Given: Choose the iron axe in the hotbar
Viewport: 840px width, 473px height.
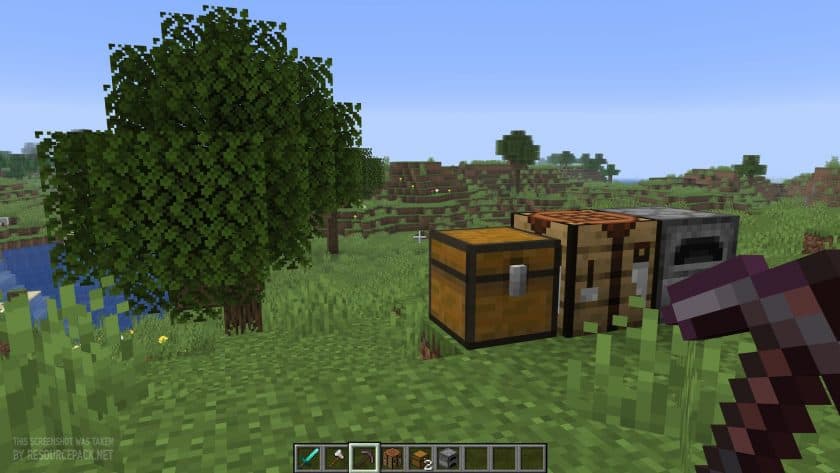Looking at the screenshot, I should (337, 457).
